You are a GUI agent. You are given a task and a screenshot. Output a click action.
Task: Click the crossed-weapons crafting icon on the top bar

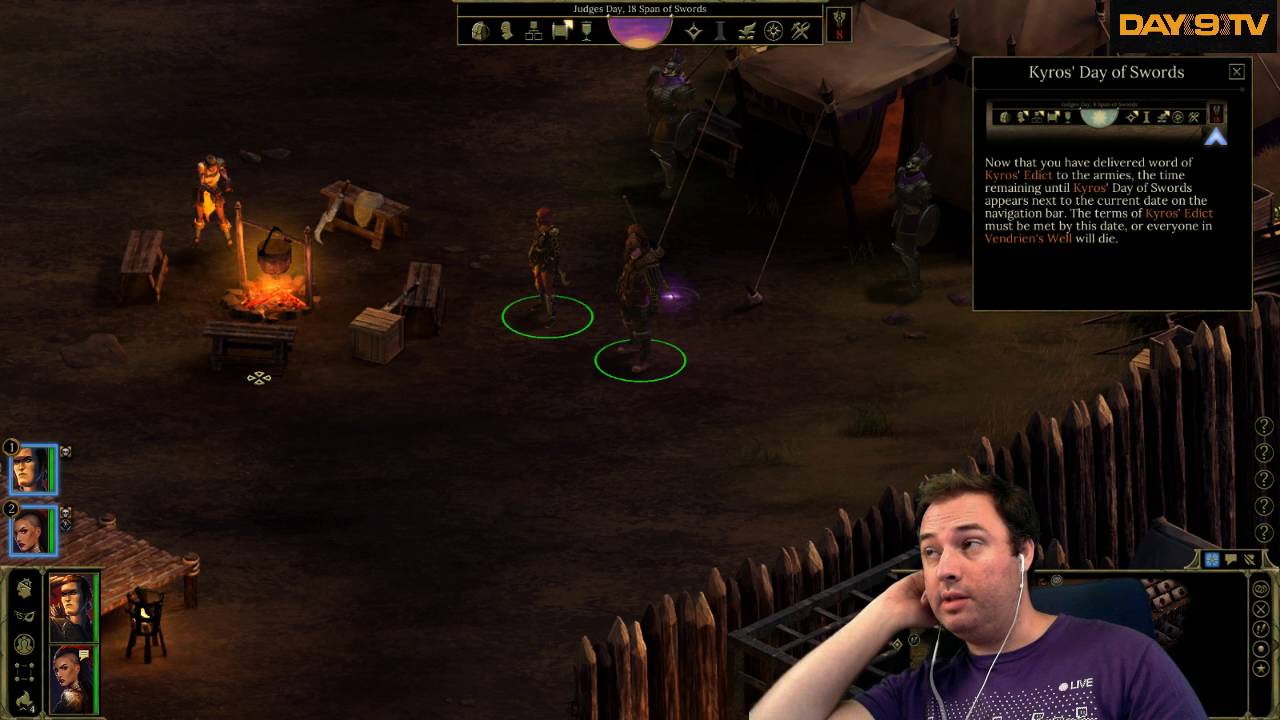[799, 30]
